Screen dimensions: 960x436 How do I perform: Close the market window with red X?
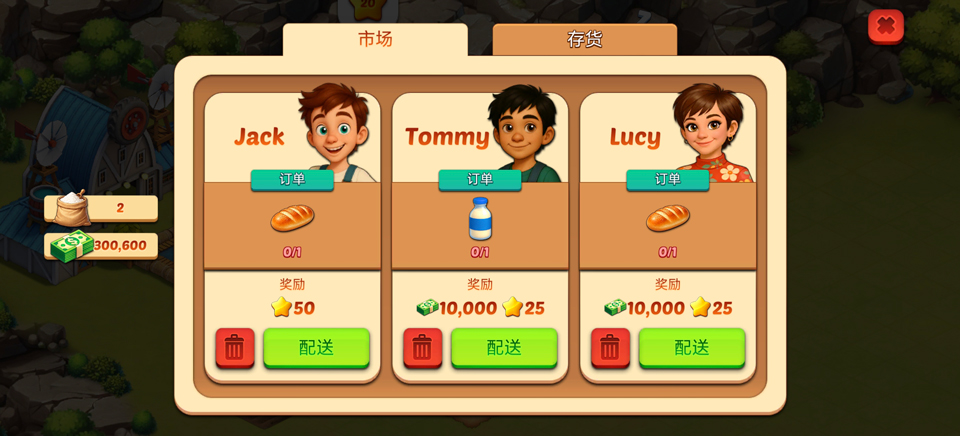tap(885, 26)
